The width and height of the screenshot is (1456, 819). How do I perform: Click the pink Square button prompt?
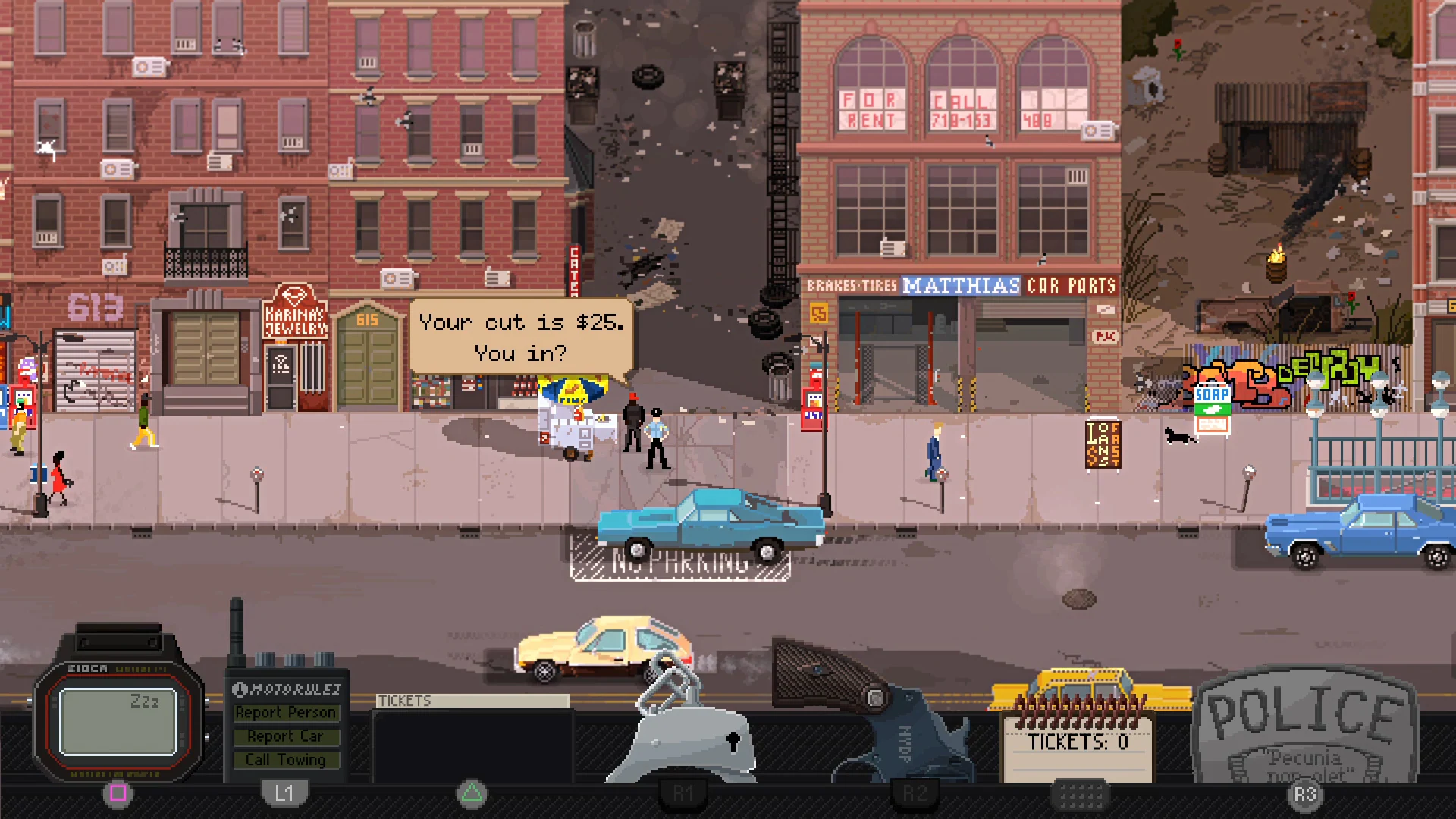118,793
